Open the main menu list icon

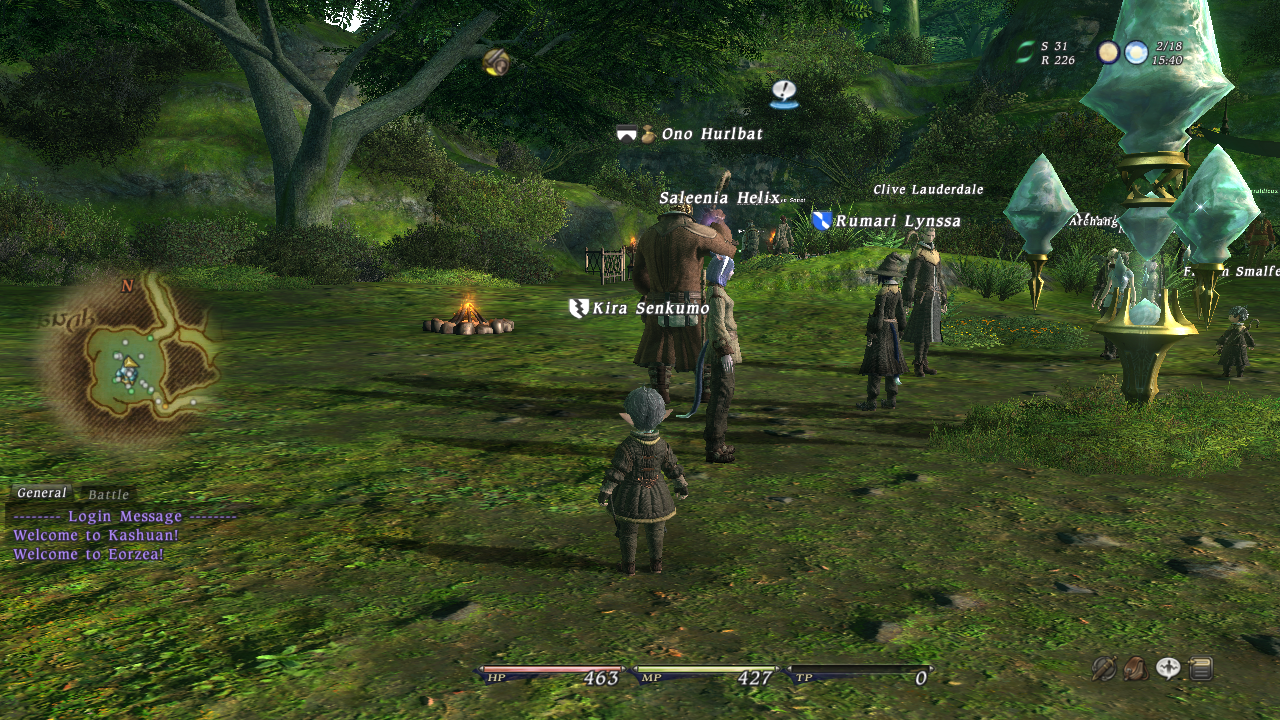tap(1201, 668)
